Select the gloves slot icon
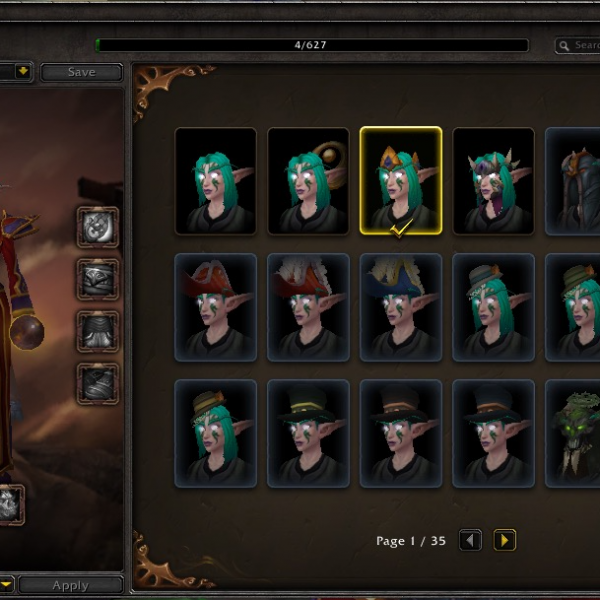 click(98, 227)
